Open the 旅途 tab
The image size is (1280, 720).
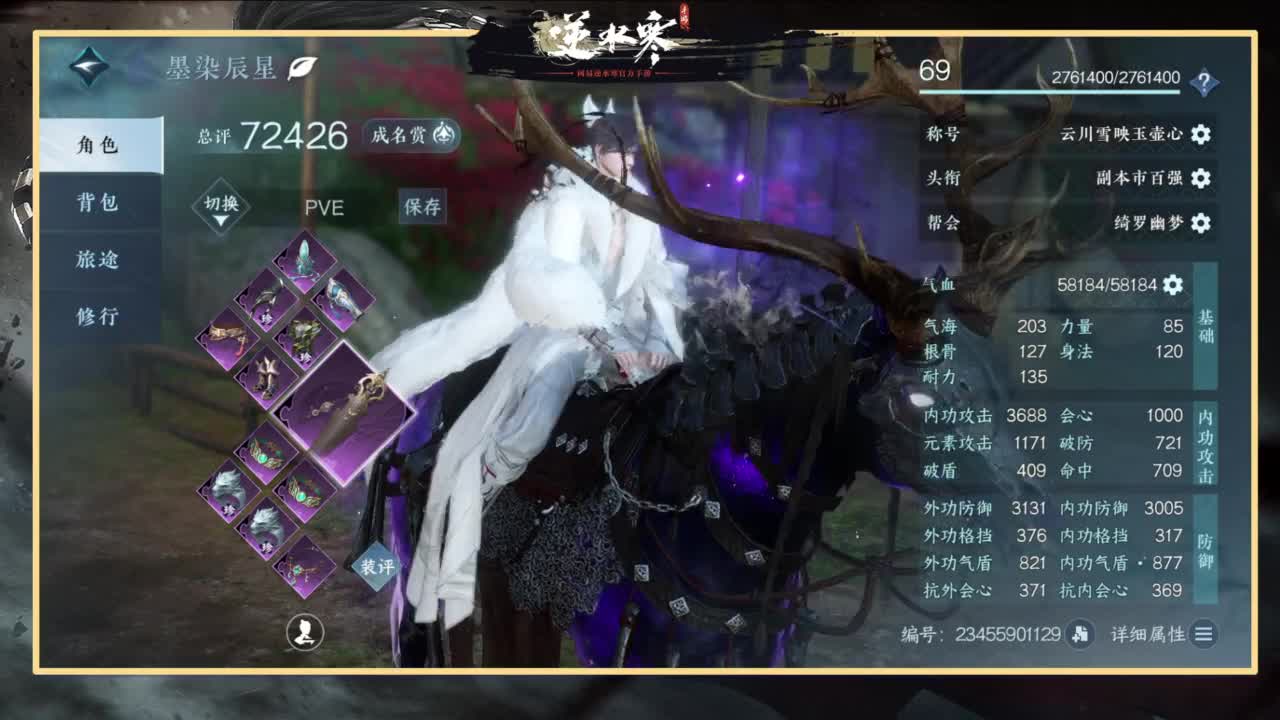(99, 259)
